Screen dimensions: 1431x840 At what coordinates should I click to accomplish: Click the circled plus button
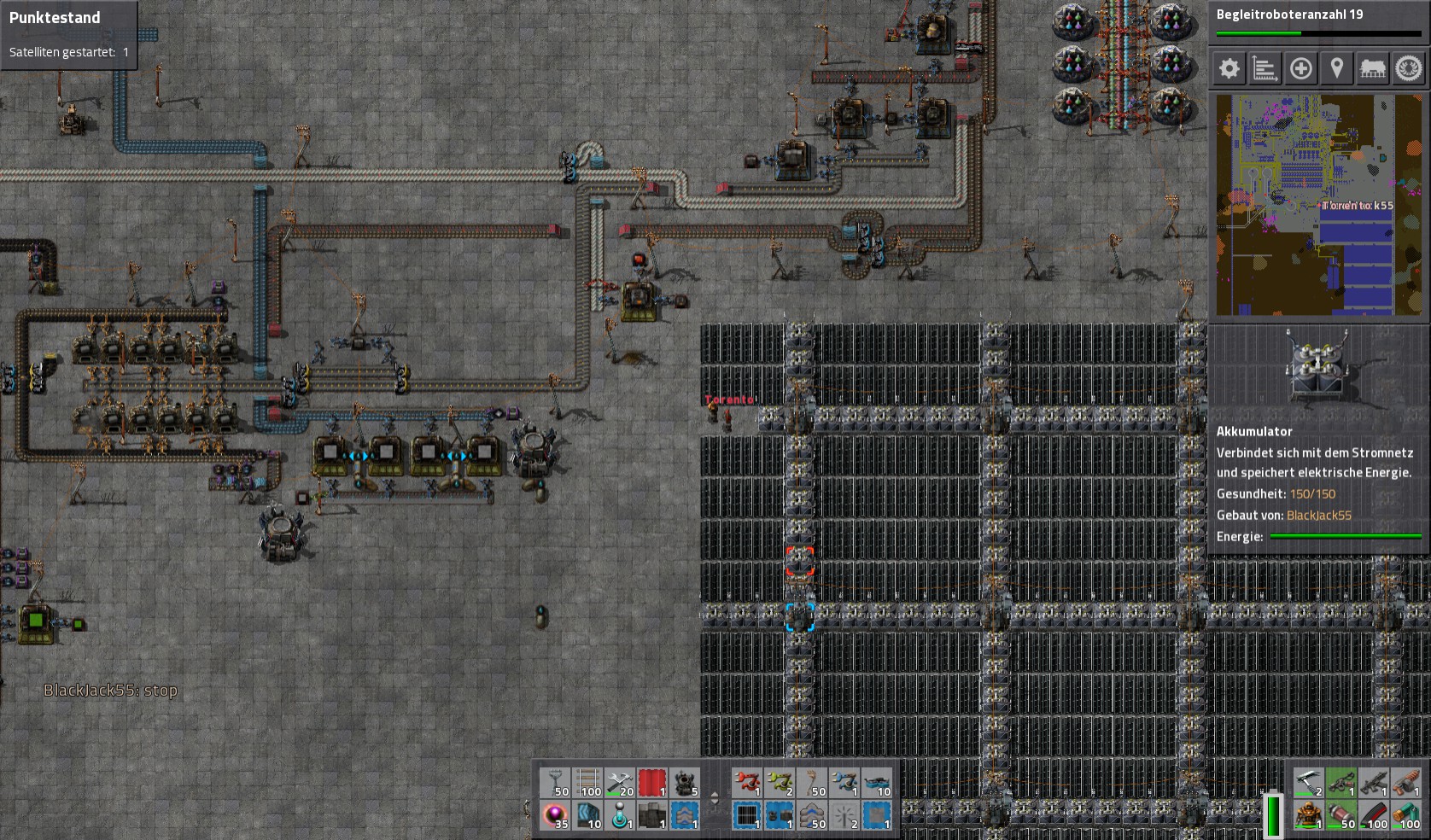click(x=1300, y=68)
